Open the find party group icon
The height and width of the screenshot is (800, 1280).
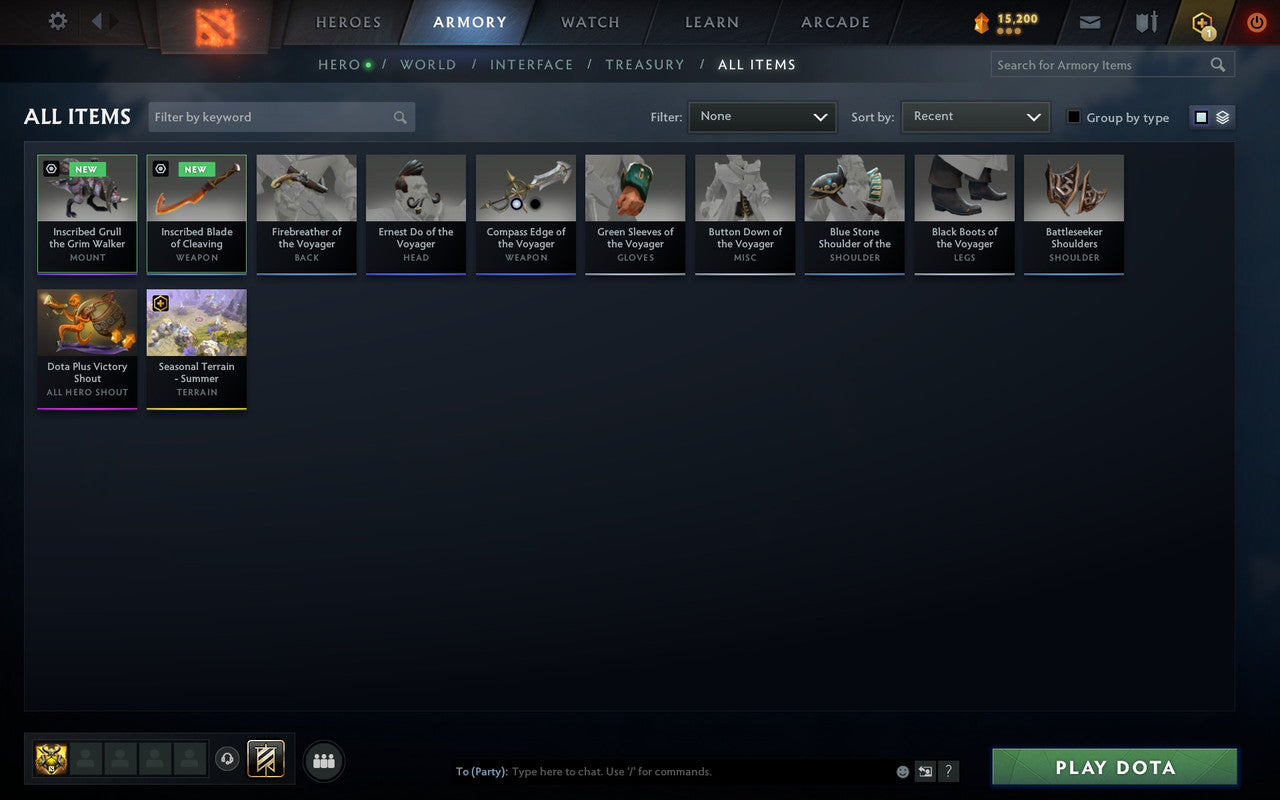coord(323,760)
